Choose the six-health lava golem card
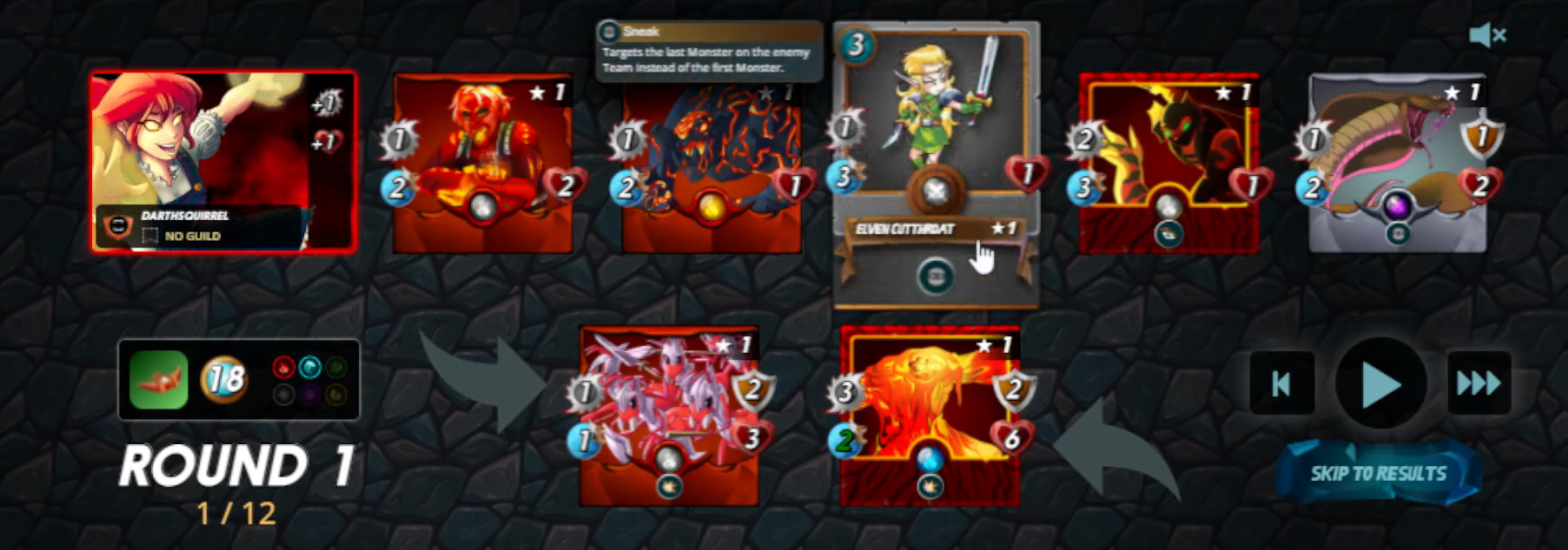 click(930, 416)
